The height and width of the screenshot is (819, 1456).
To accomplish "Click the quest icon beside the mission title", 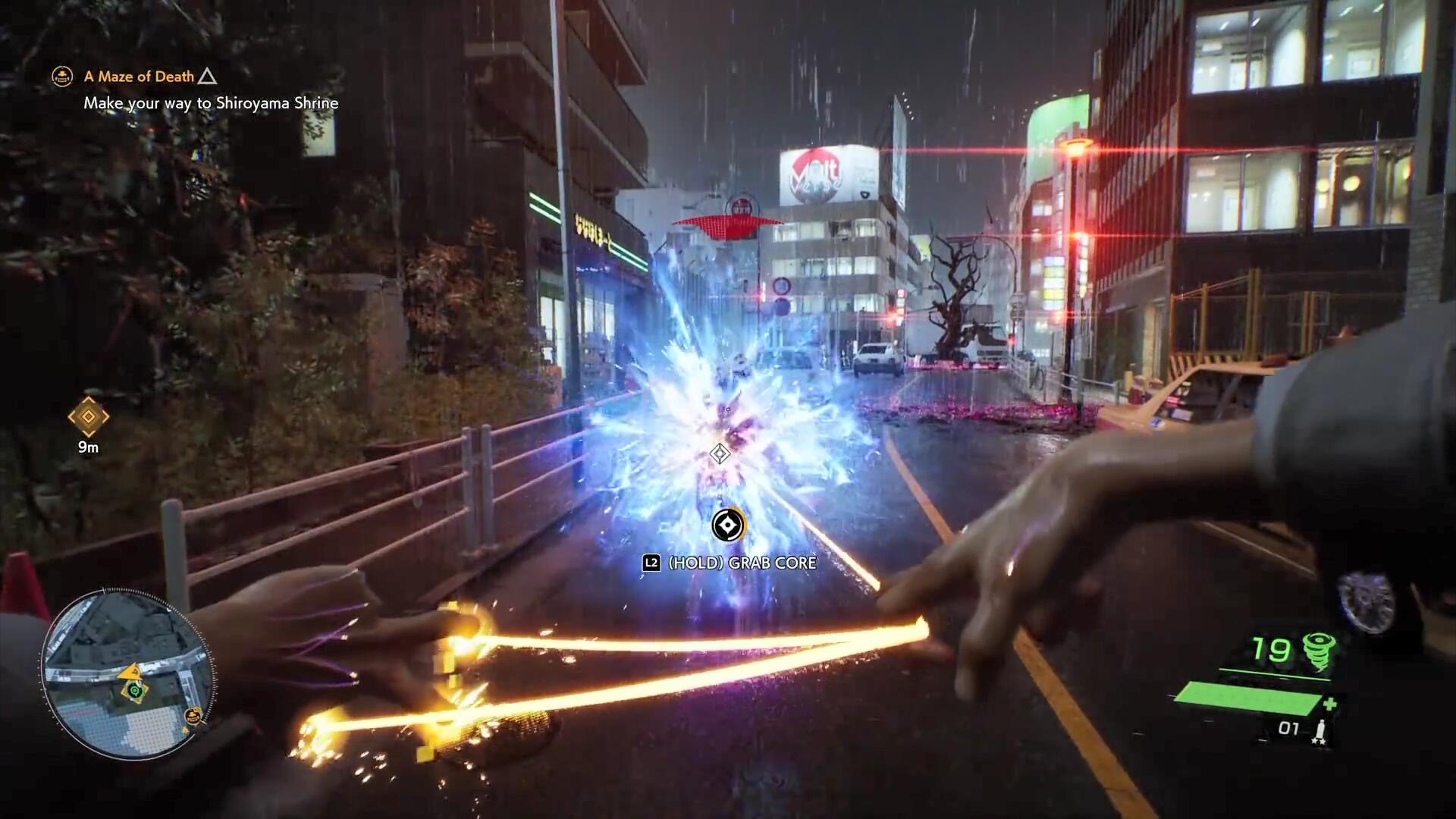I will pos(62,77).
